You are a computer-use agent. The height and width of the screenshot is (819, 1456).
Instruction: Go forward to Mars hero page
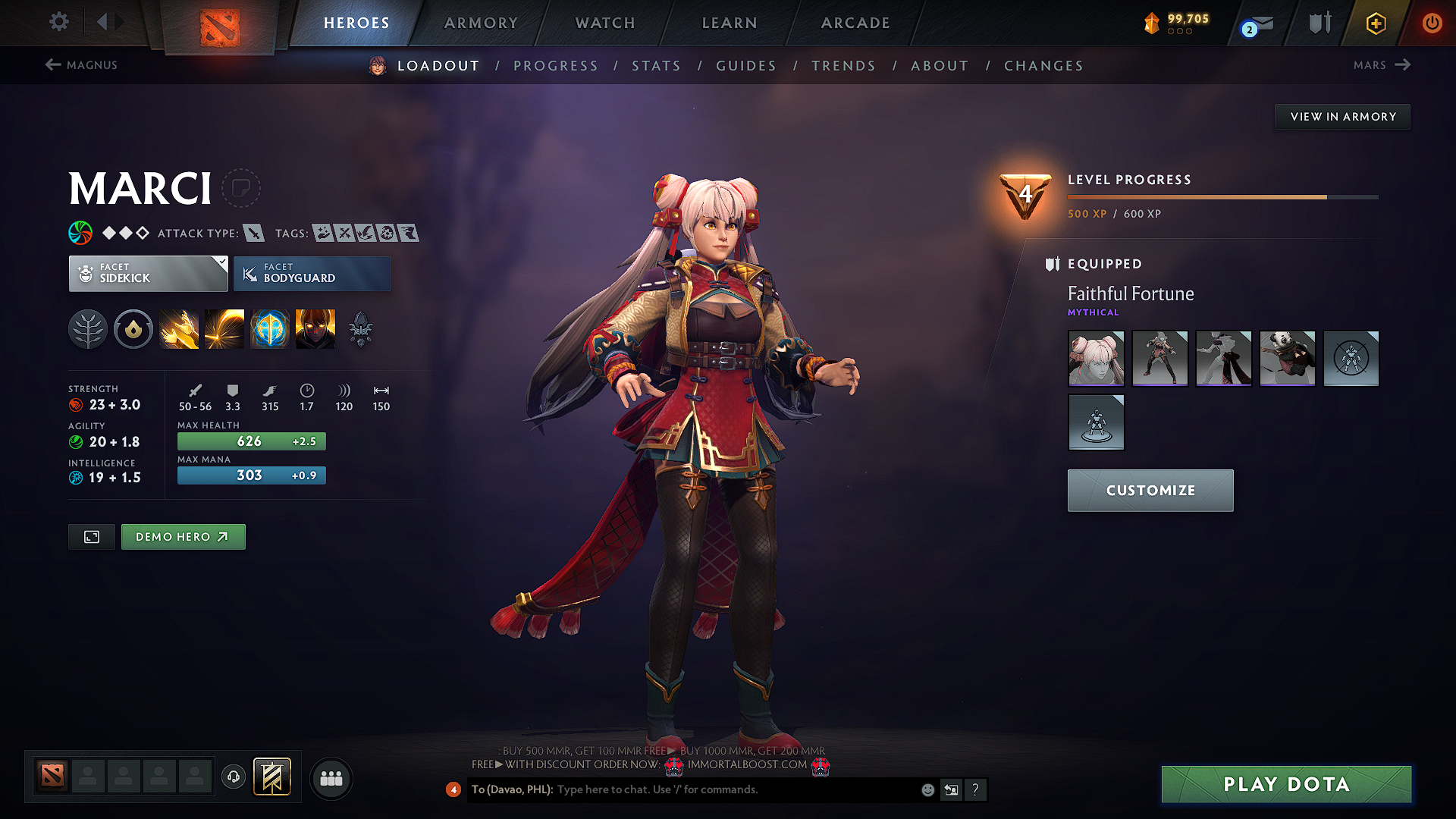pyautogui.click(x=1382, y=64)
